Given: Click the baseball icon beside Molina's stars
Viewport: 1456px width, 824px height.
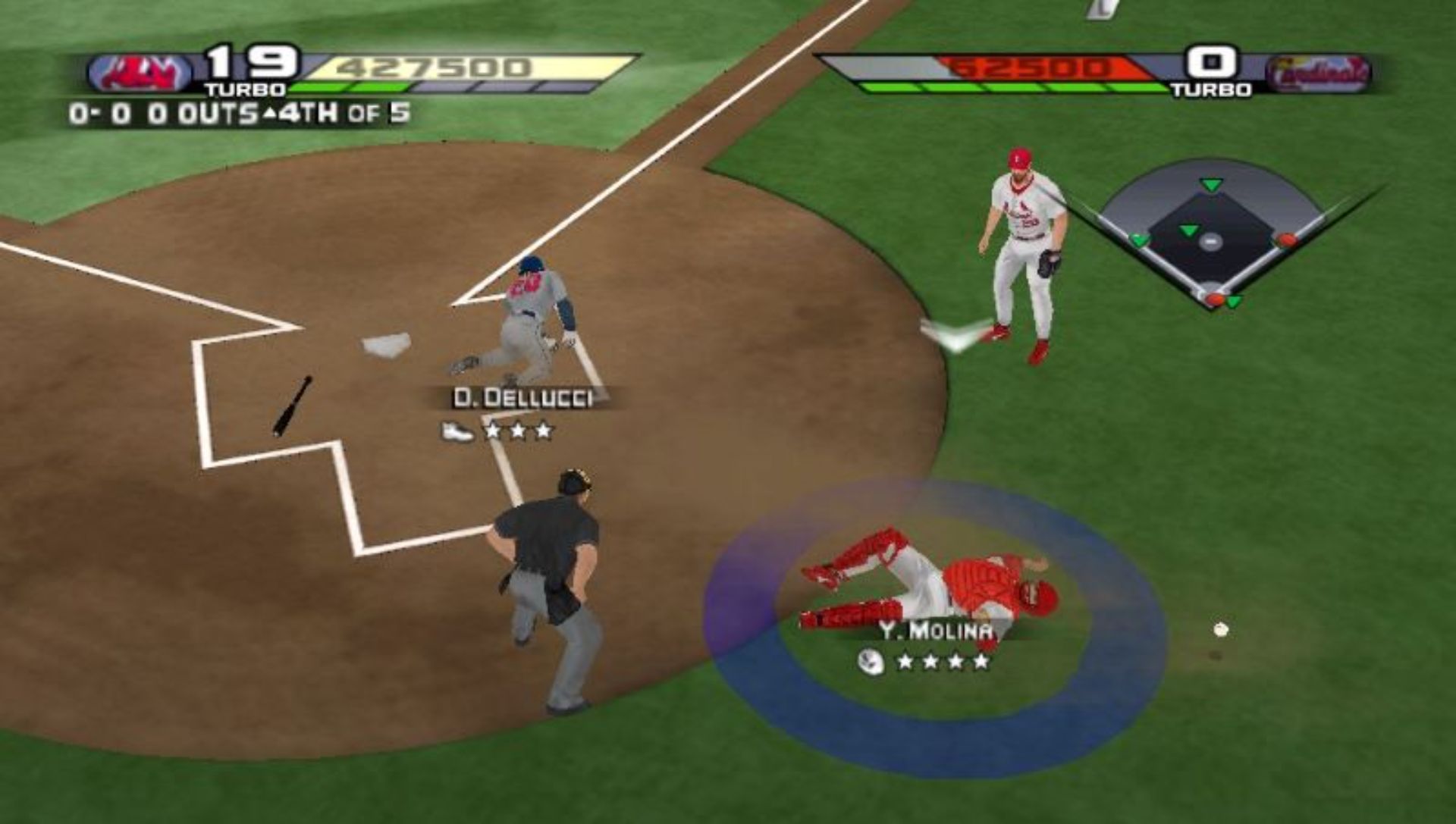Looking at the screenshot, I should click(871, 662).
